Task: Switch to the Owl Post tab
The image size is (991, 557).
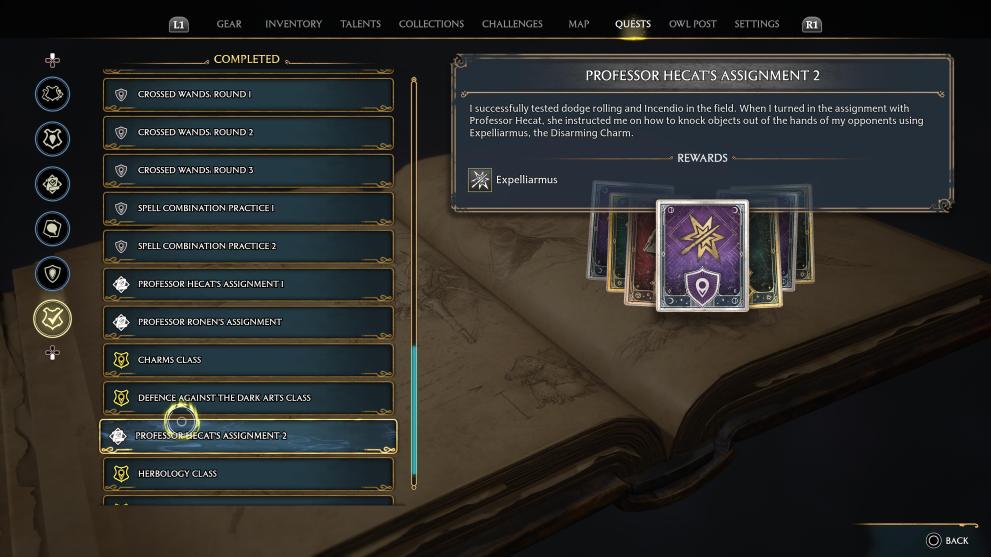Action: (692, 24)
